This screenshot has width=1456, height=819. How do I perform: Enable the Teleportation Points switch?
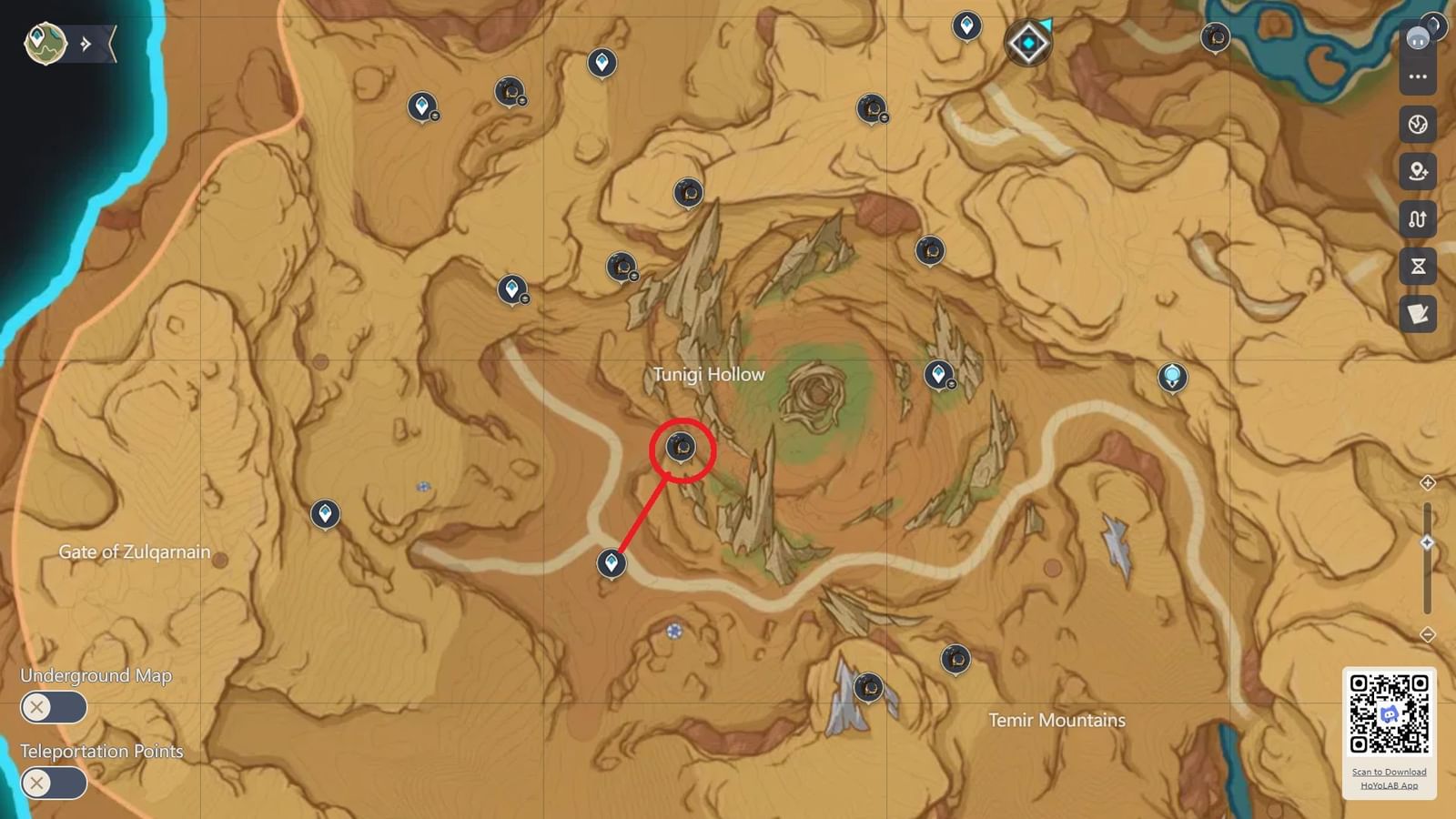[x=53, y=783]
